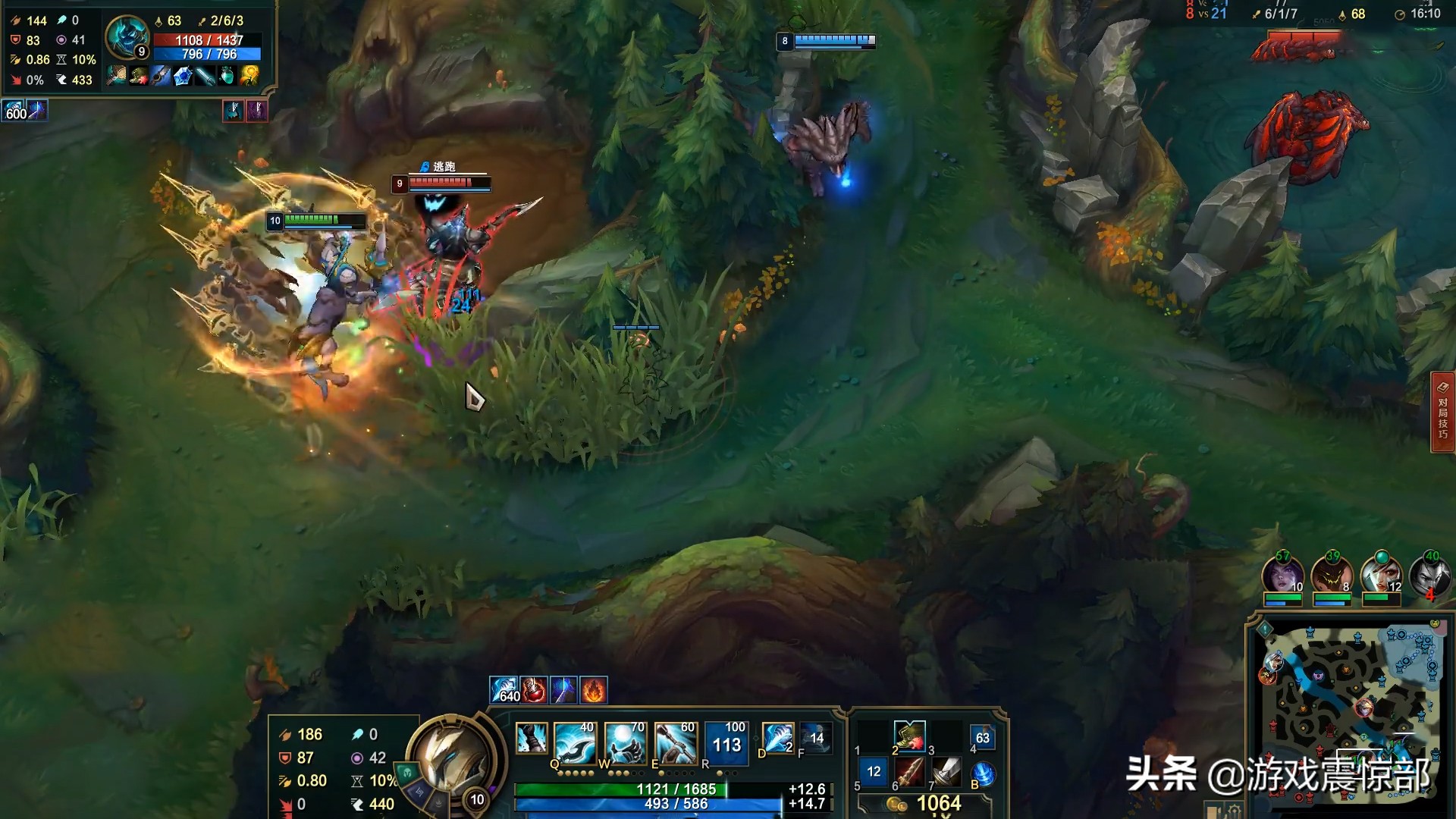Activate the blue recall button
This screenshot has height=819, width=1456.
(984, 774)
